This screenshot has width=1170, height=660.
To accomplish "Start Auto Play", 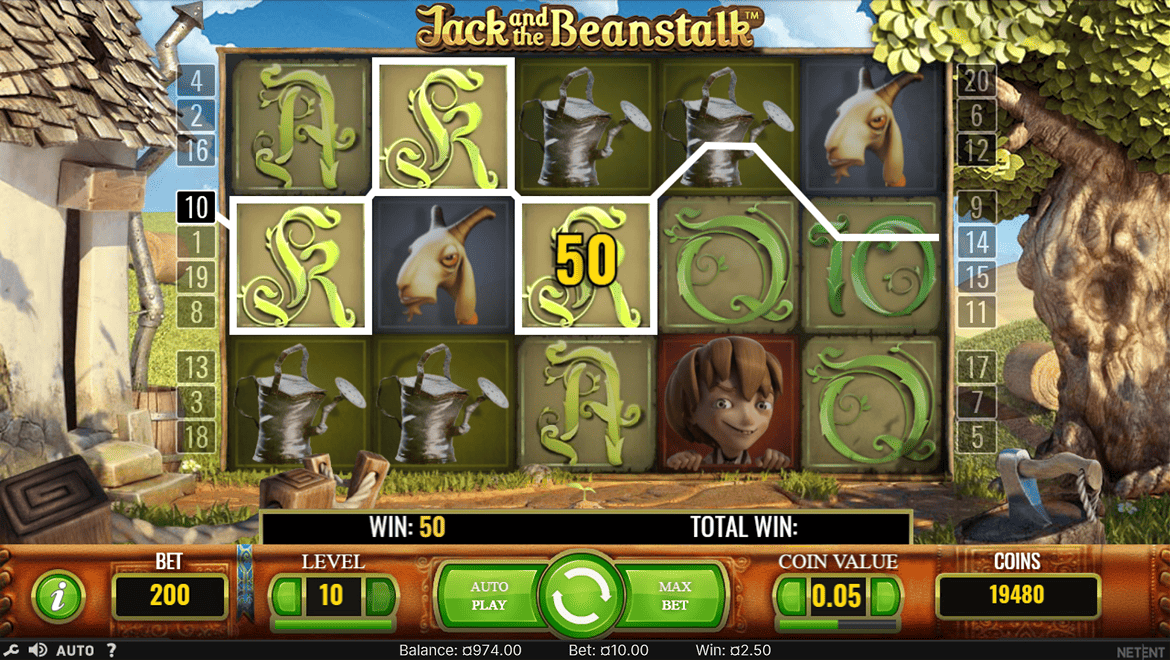I will point(489,596).
